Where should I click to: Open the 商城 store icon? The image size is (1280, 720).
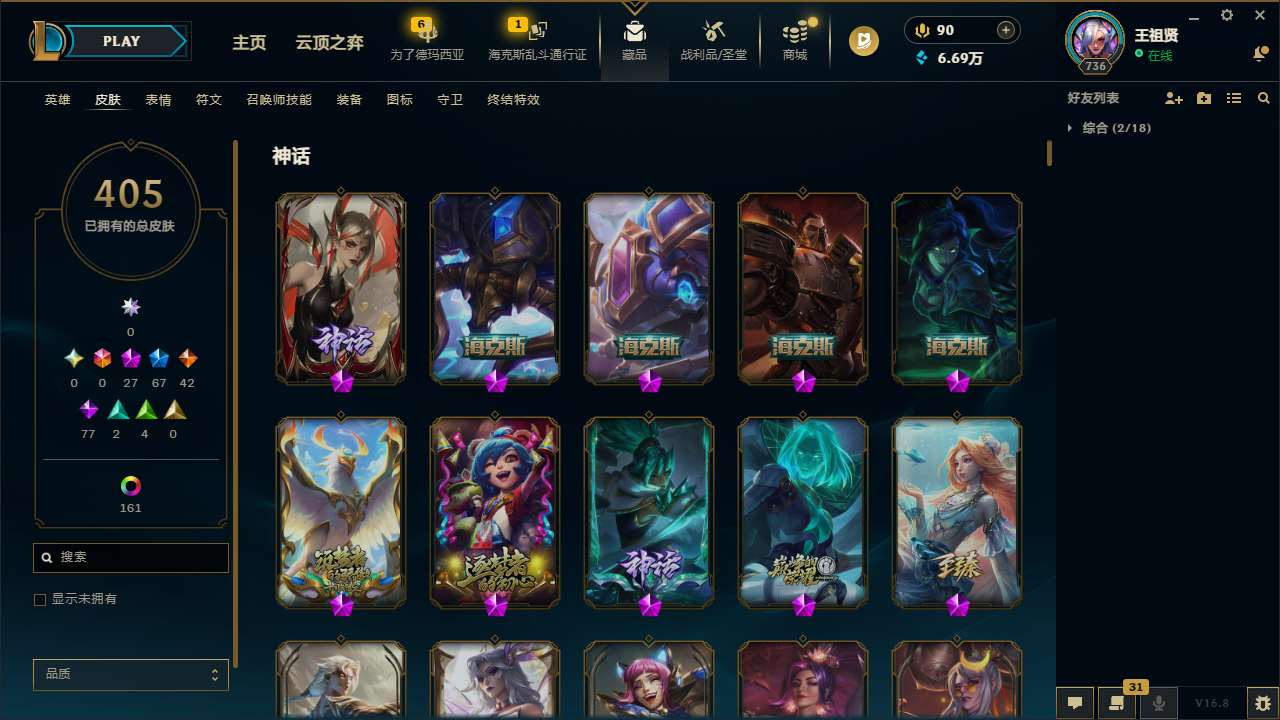point(795,40)
